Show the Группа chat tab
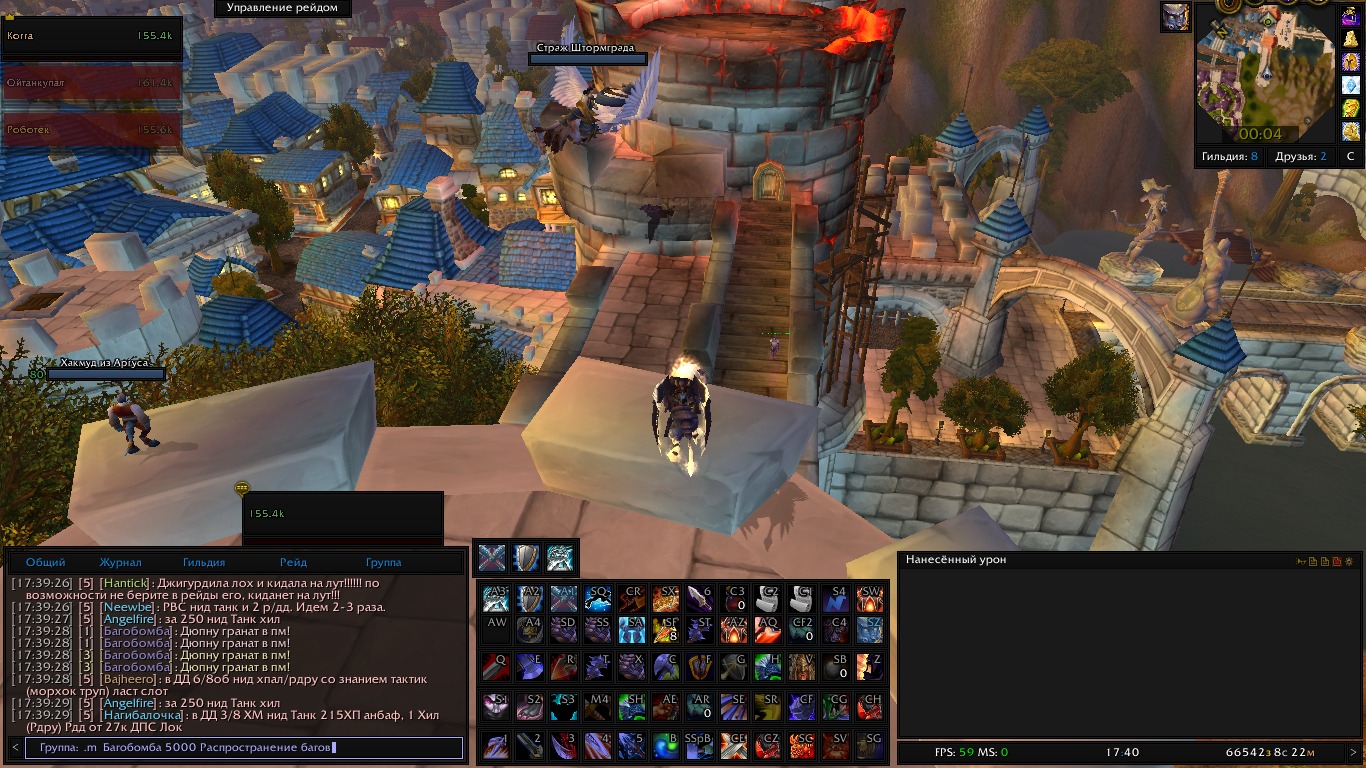Viewport: 1366px width, 768px height. point(384,563)
